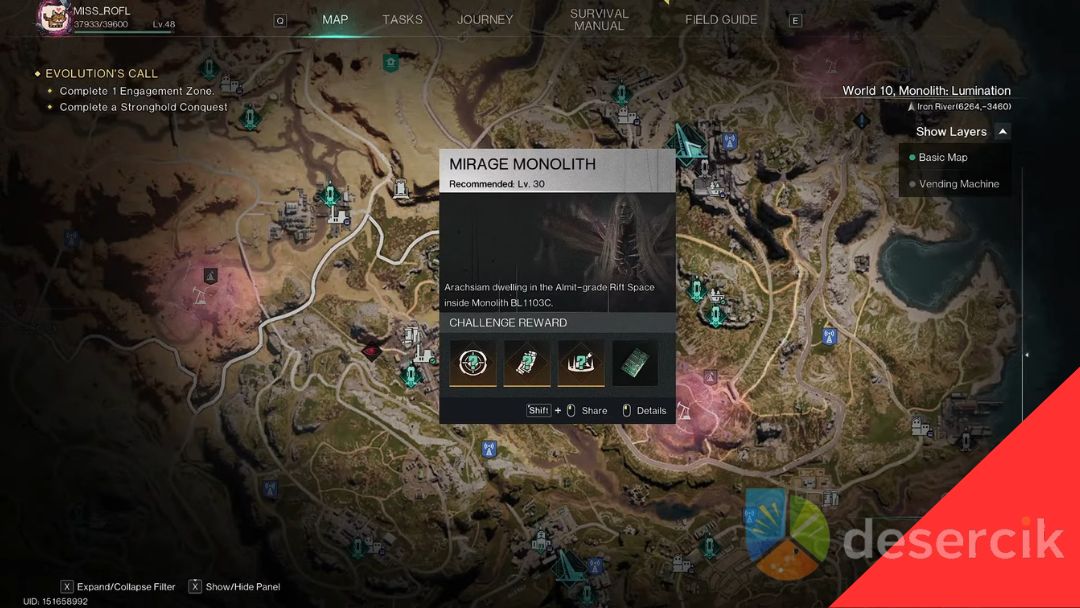Click the MISS_ROFL player avatar
The image size is (1080, 608).
point(54,17)
